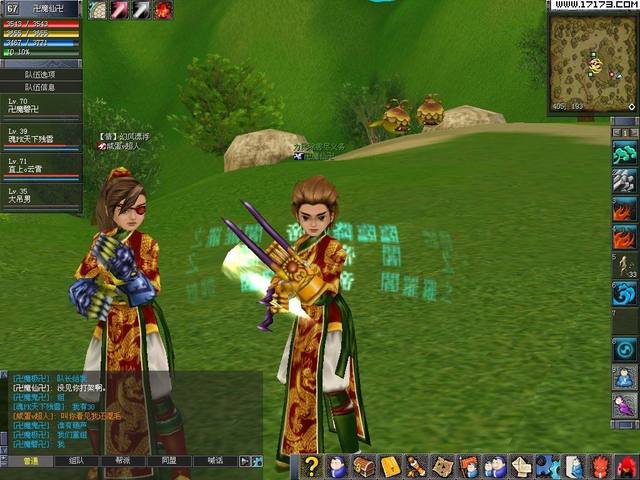Switch to the 普通 chat tab
Image resolution: width=640 pixels, height=480 pixels.
(x=31, y=461)
